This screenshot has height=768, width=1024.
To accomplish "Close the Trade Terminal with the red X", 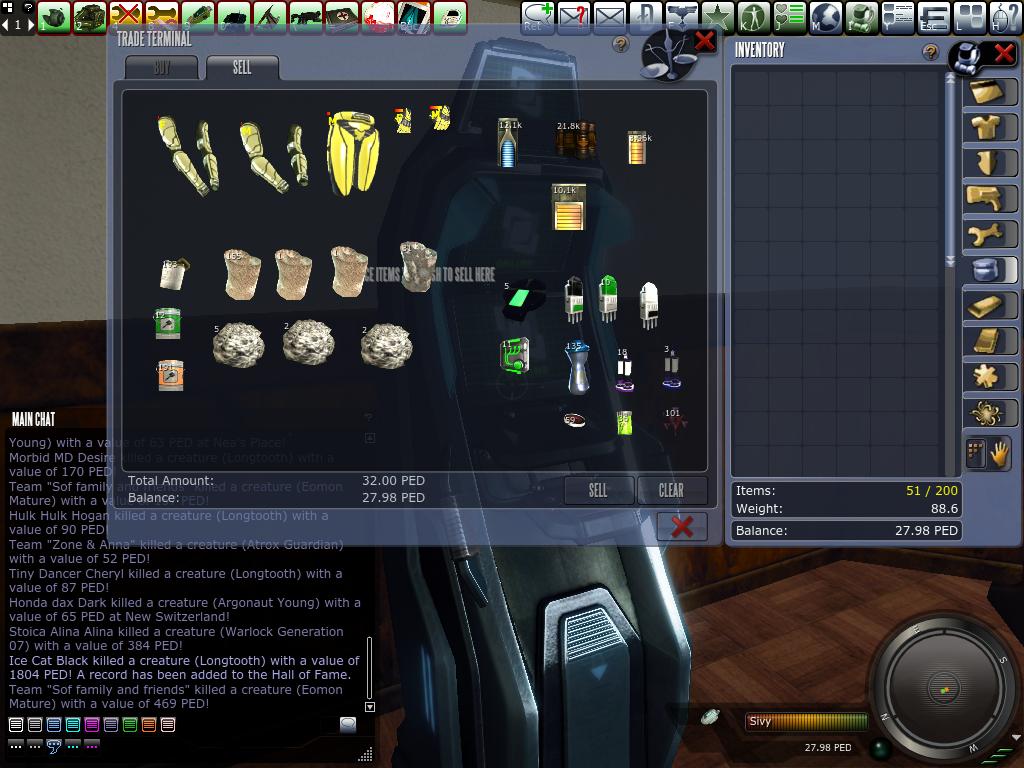I will 705,41.
